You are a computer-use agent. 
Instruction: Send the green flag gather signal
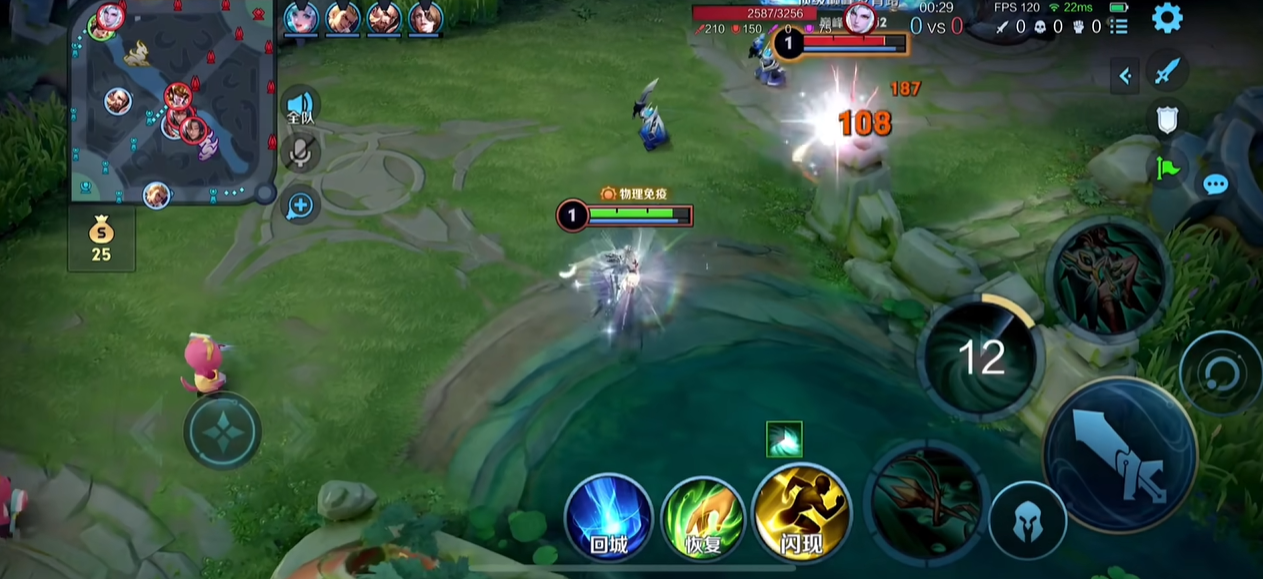1167,167
